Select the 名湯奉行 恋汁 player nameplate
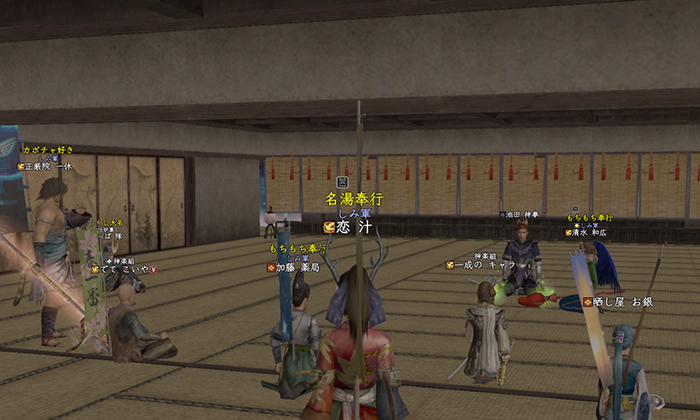700x420 pixels. click(352, 227)
